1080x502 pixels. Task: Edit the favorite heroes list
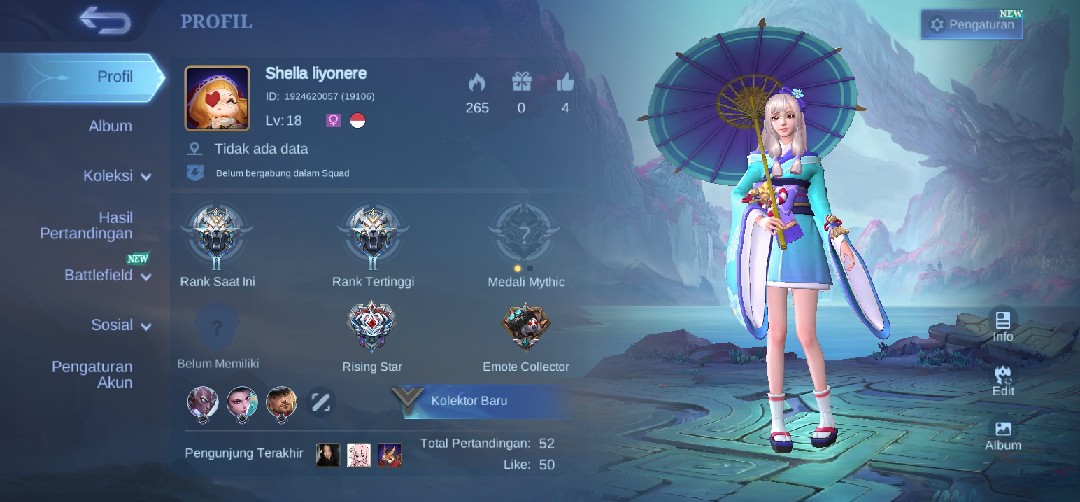[x=321, y=402]
